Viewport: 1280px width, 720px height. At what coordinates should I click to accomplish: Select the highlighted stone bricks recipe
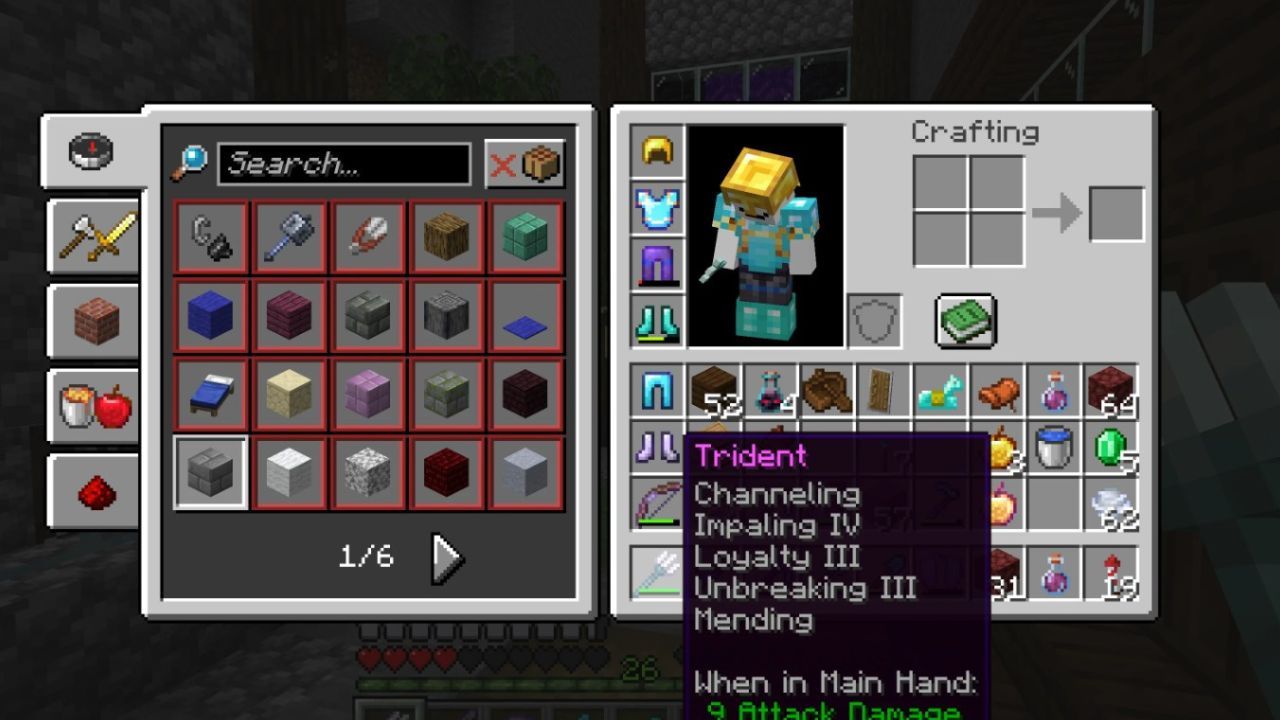tap(211, 473)
